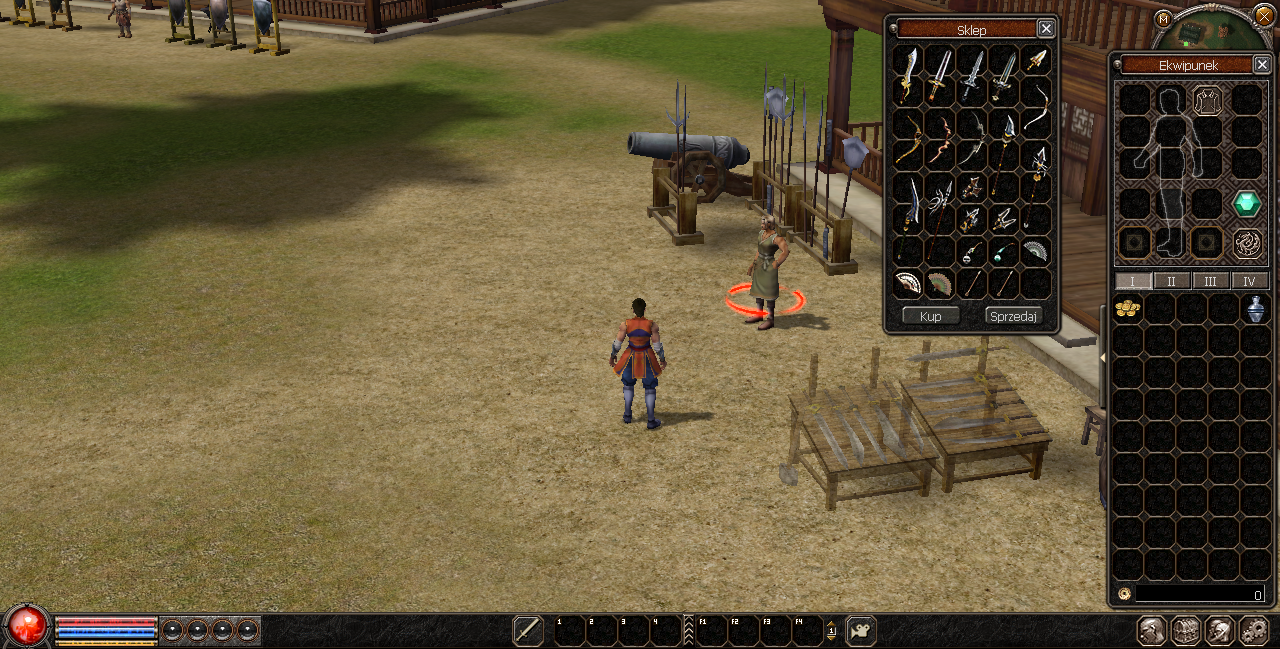The height and width of the screenshot is (649, 1280).
Task: Select the armor icon slot above mannequin
Action: (1207, 100)
